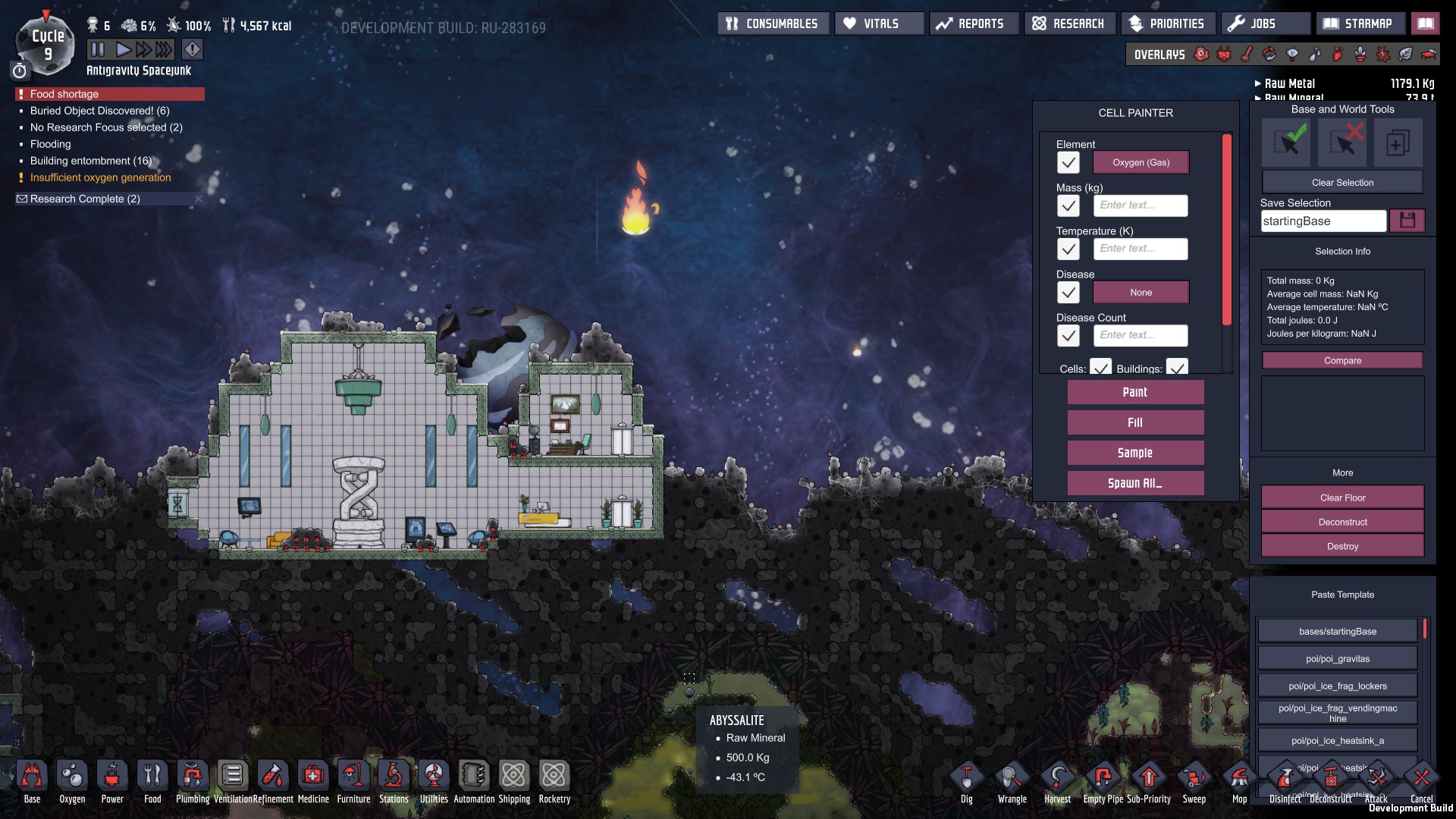Select the poi/poi_gravitas paste template

pos(1337,658)
